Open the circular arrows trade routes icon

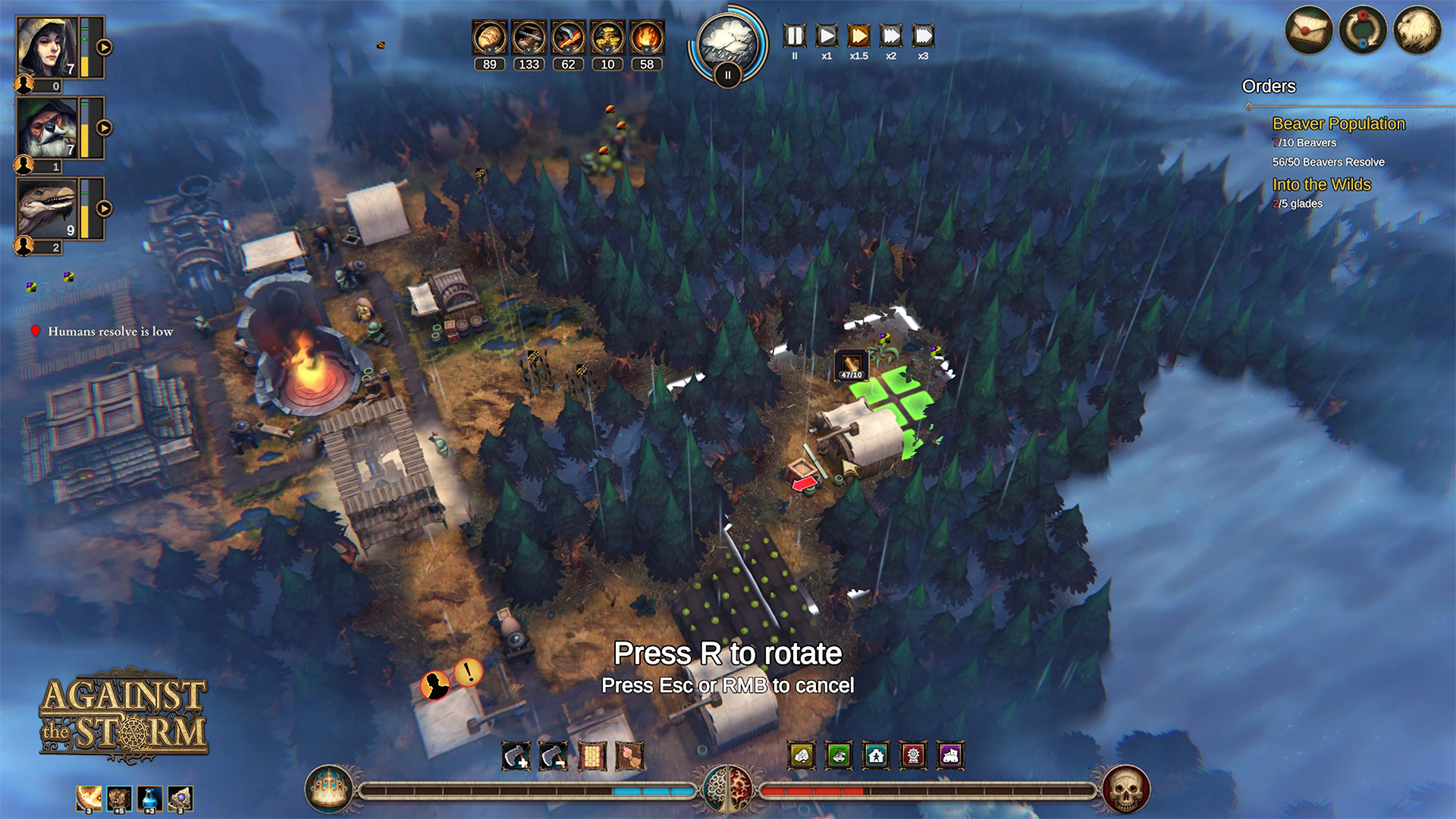click(x=1362, y=31)
